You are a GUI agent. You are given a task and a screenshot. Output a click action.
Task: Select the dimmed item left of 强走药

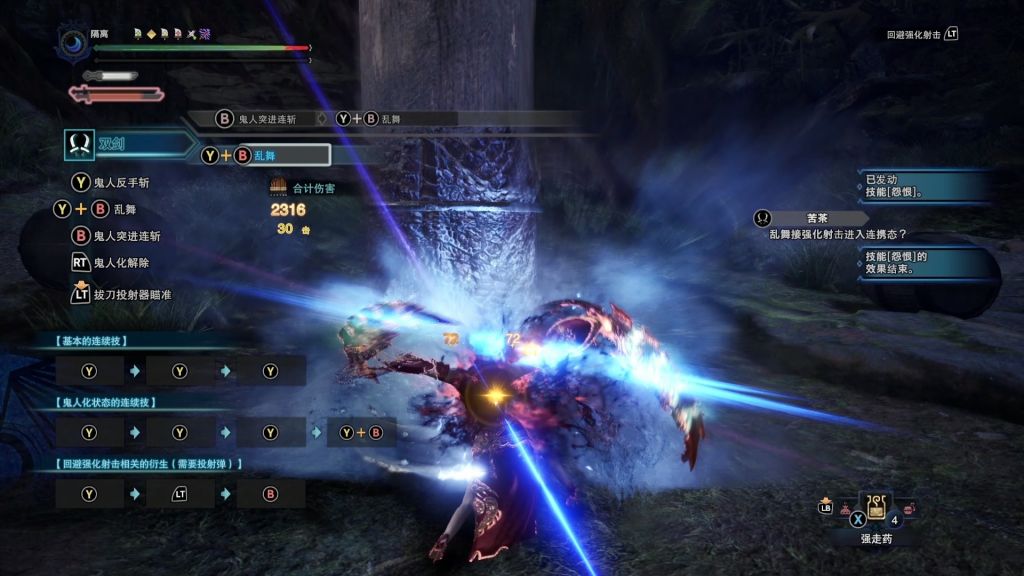pyautogui.click(x=845, y=510)
